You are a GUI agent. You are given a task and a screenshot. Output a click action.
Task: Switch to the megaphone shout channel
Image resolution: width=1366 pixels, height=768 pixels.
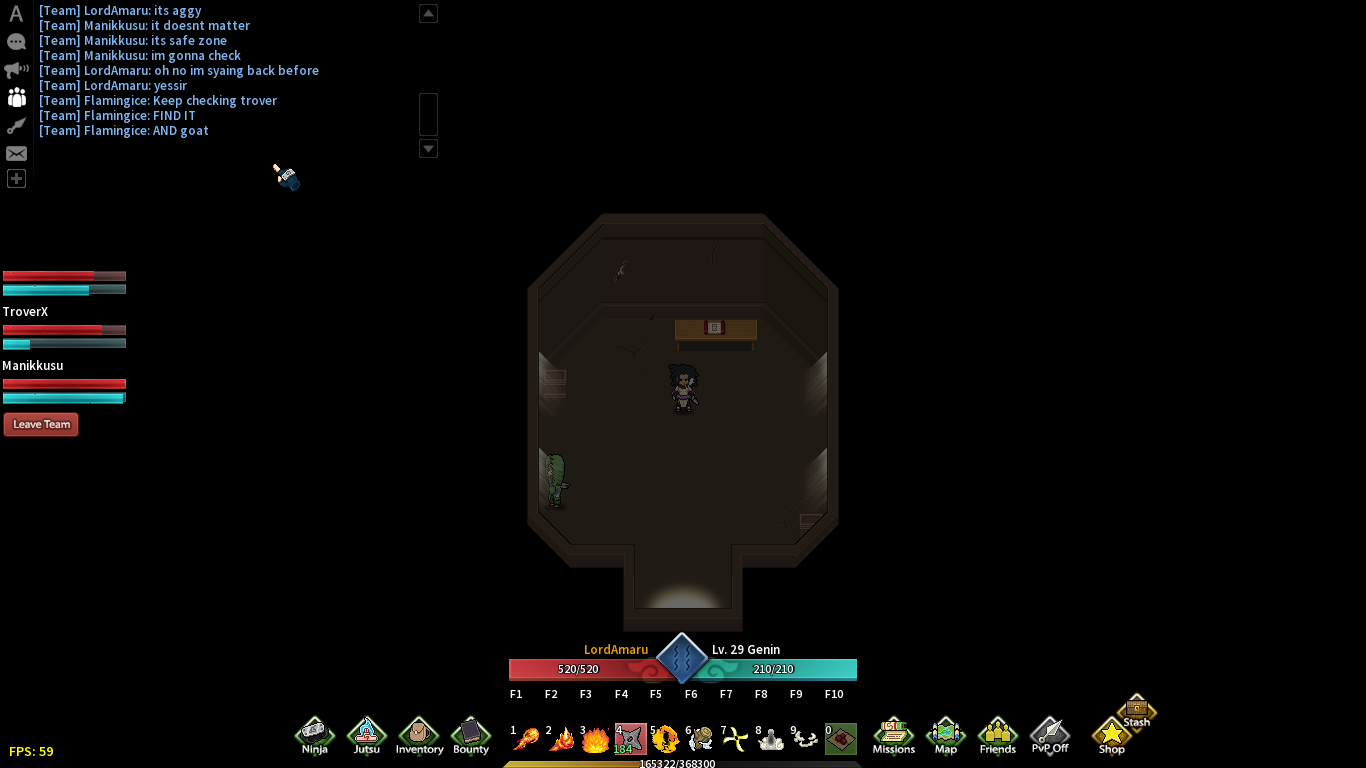pyautogui.click(x=16, y=70)
